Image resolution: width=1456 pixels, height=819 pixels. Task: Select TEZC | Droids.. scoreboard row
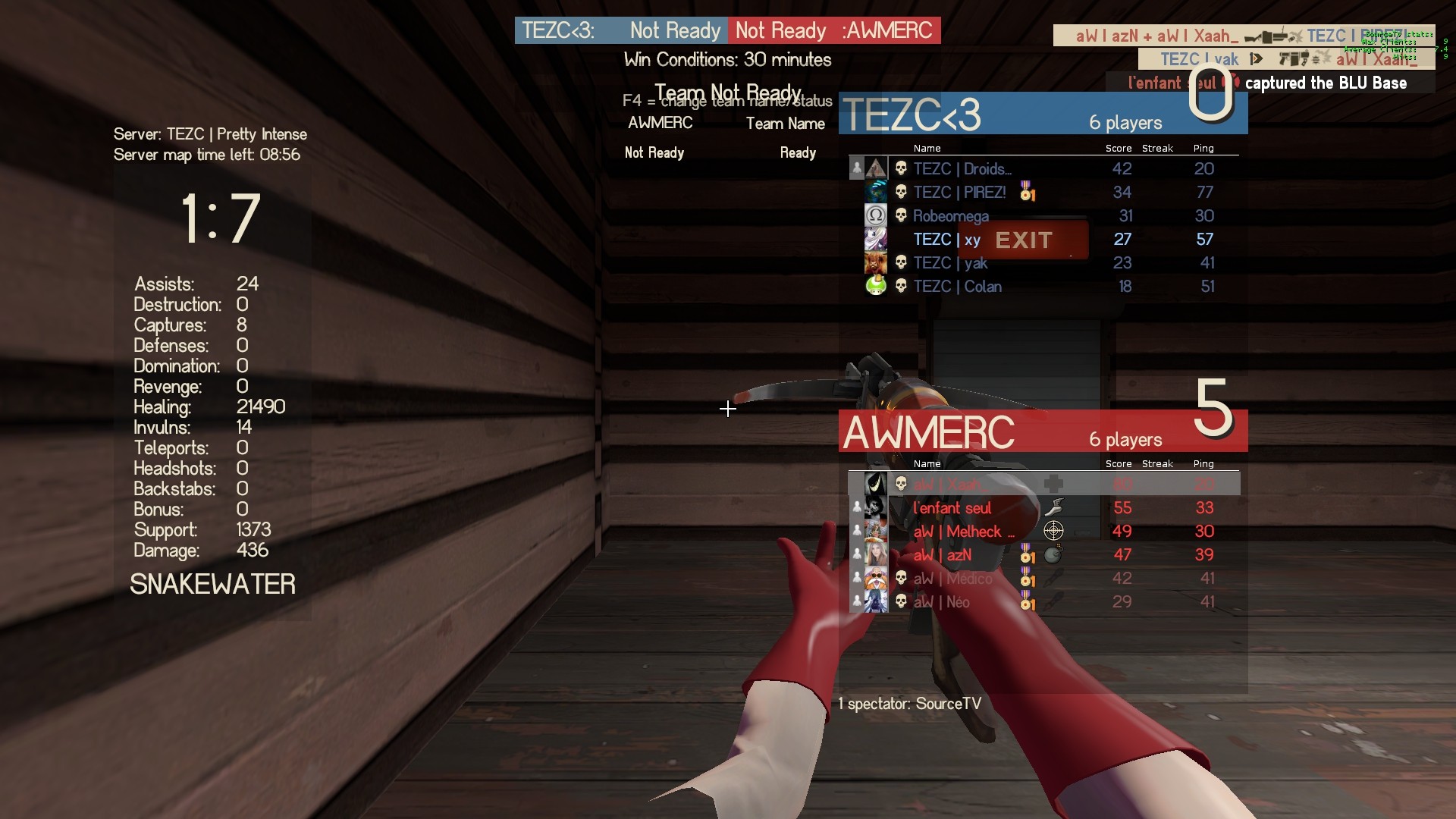click(962, 169)
